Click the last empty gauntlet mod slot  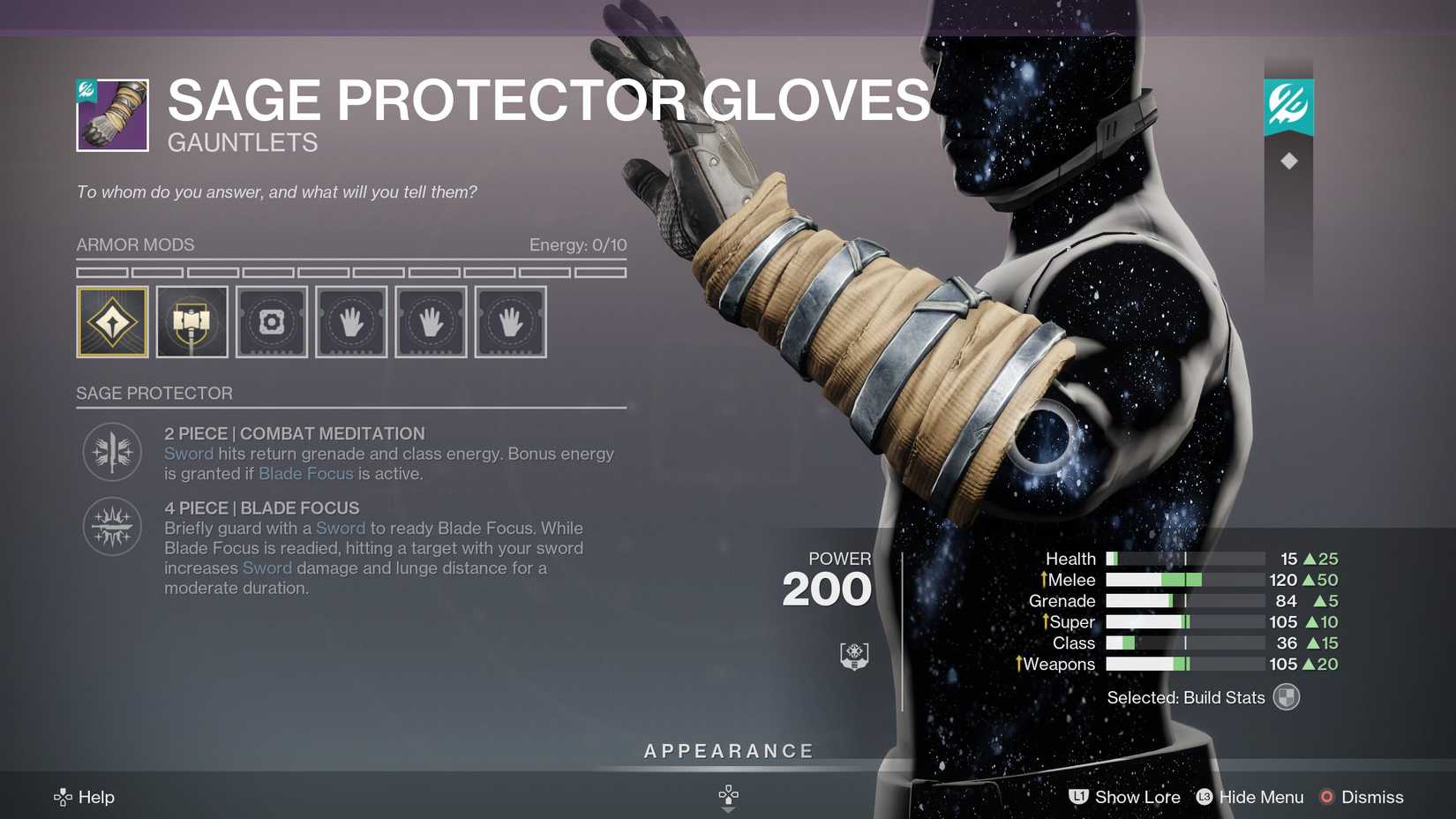click(510, 322)
